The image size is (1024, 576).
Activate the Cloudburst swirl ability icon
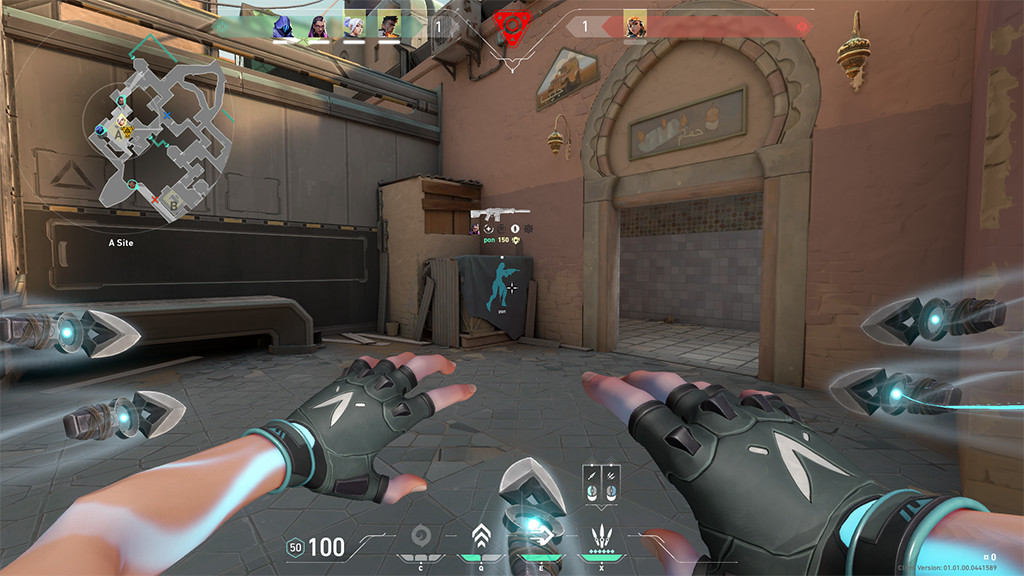click(421, 535)
